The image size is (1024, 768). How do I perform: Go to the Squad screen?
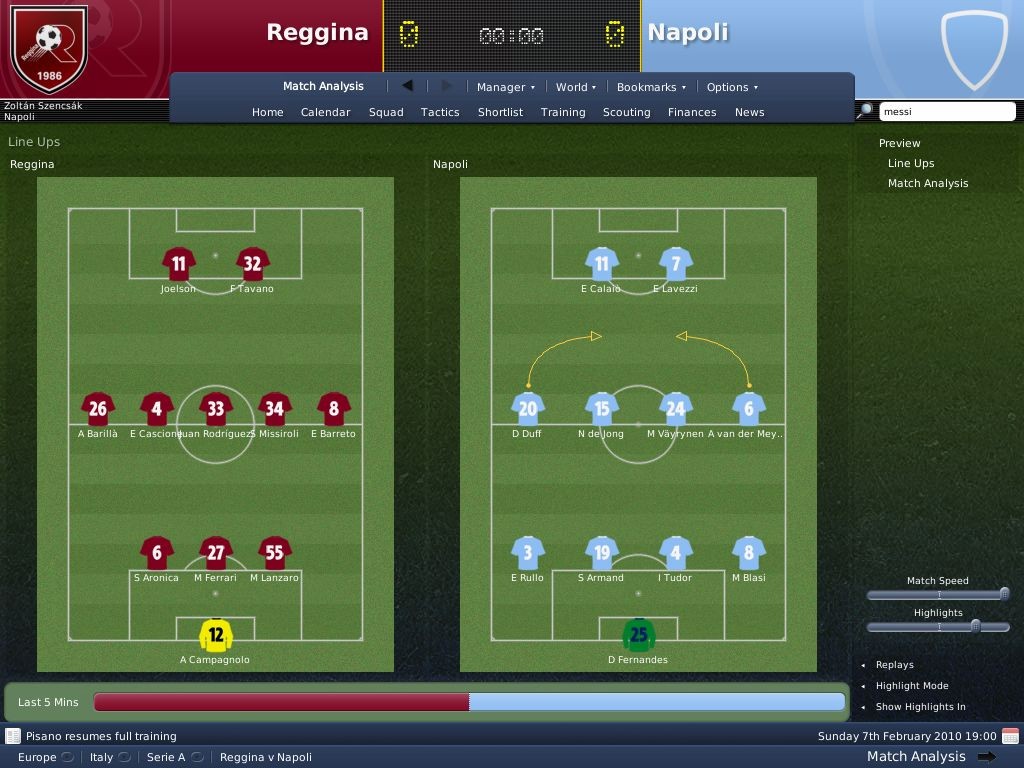(x=386, y=112)
